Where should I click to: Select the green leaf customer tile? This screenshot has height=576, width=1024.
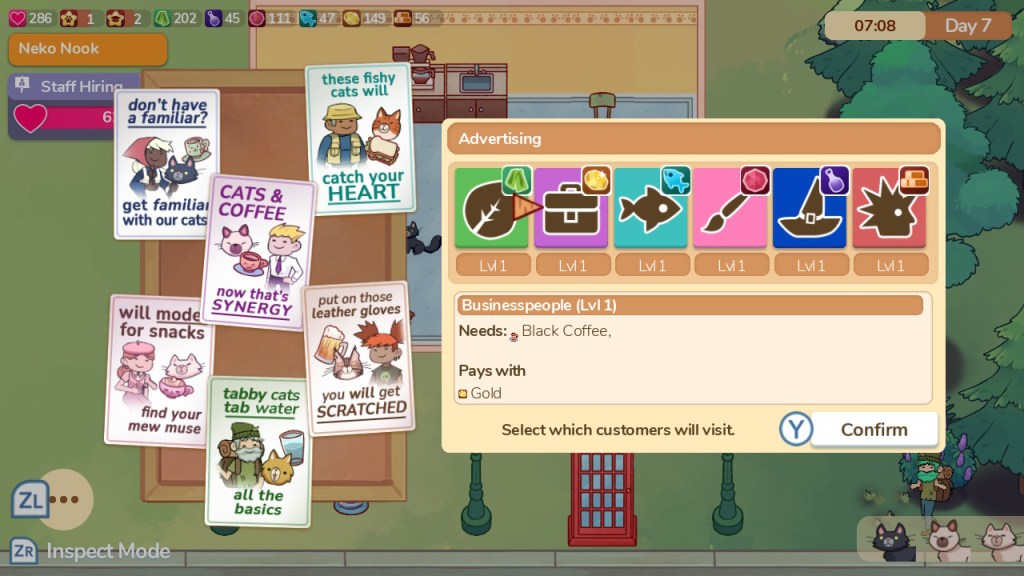coord(491,209)
